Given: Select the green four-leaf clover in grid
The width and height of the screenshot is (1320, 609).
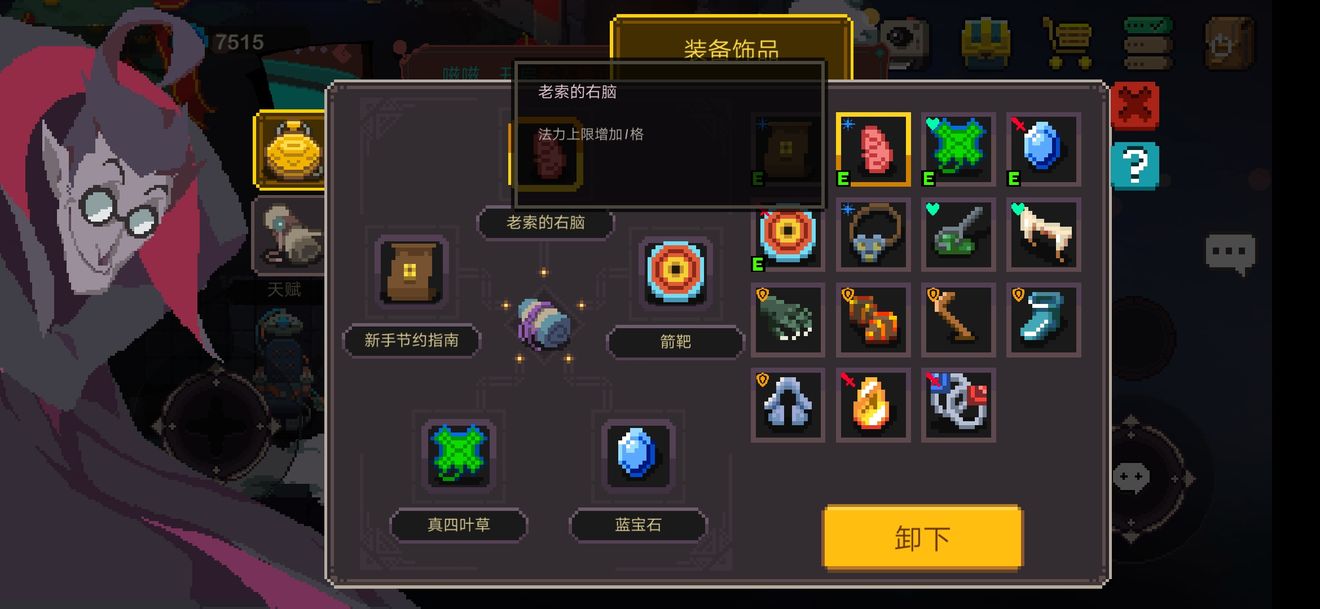Looking at the screenshot, I should pos(958,149).
